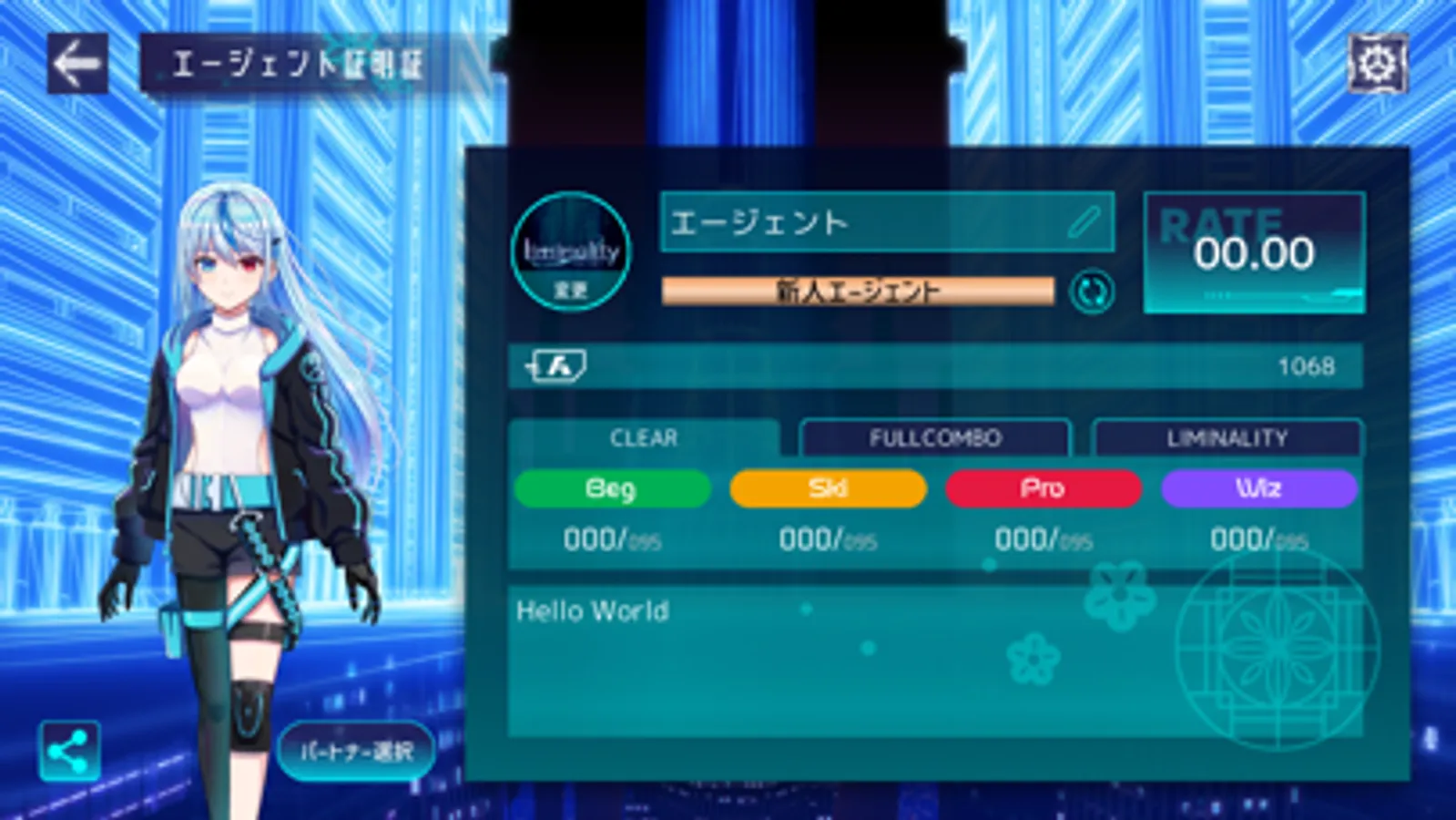Viewport: 1456px width, 820px height.
Task: Toggle the red Pro difficulty filter
Action: pos(1043,488)
